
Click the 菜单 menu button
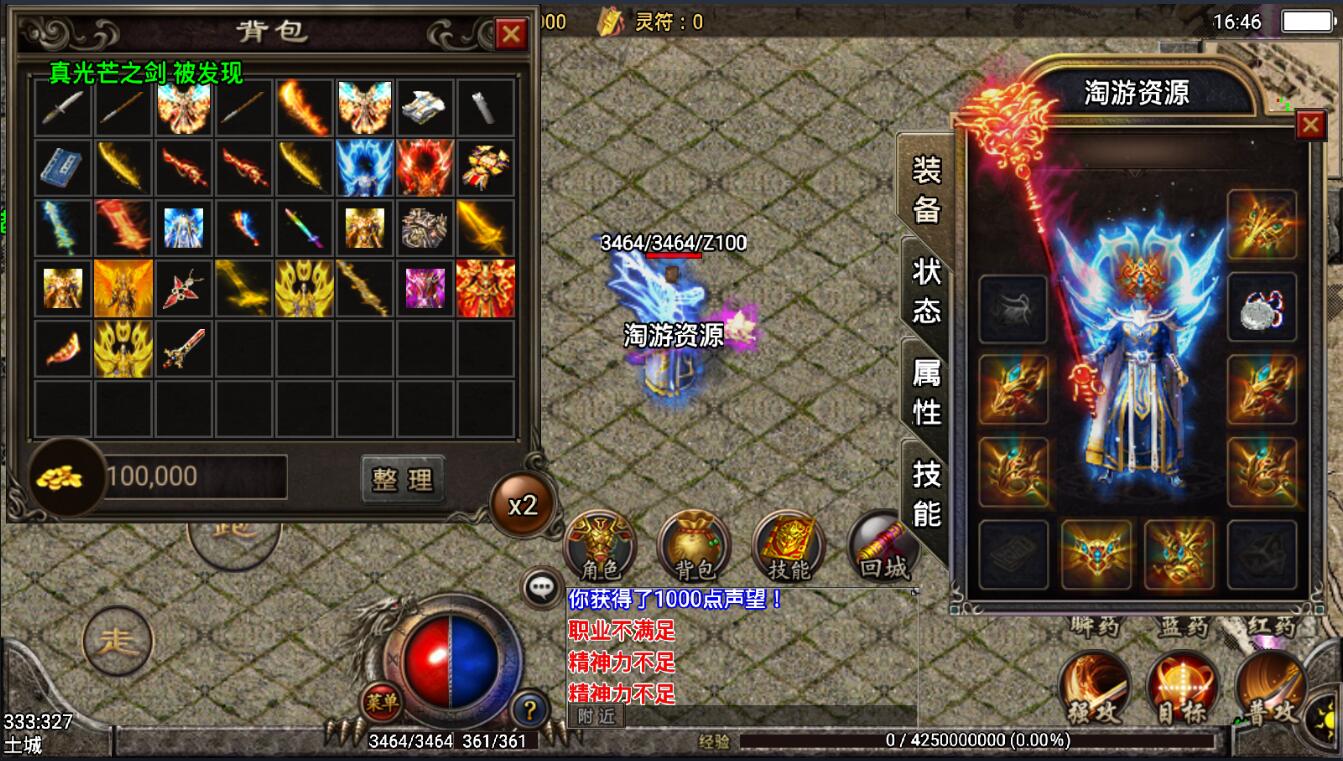(x=381, y=701)
